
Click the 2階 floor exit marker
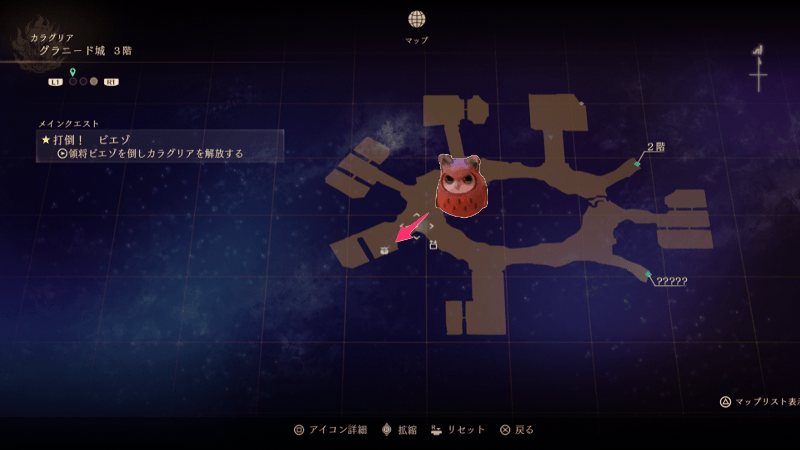coord(637,162)
